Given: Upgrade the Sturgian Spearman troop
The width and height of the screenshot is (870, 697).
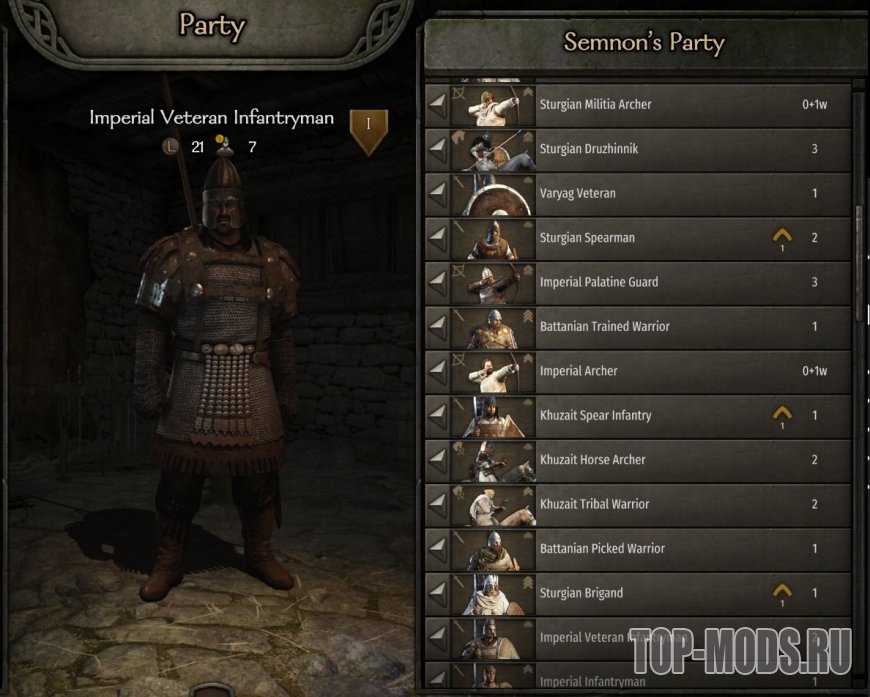Looking at the screenshot, I should pos(782,237).
